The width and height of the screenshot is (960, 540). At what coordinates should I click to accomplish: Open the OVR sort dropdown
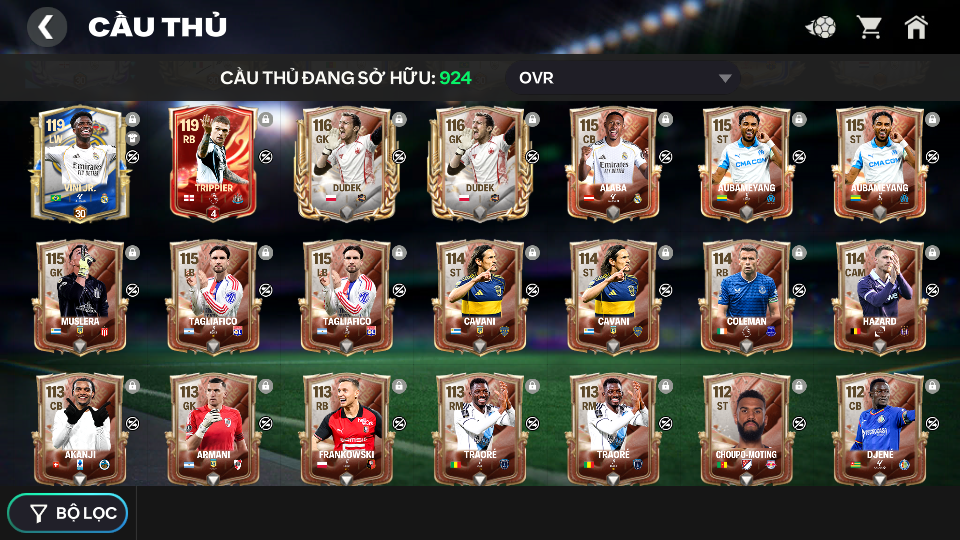(x=624, y=78)
